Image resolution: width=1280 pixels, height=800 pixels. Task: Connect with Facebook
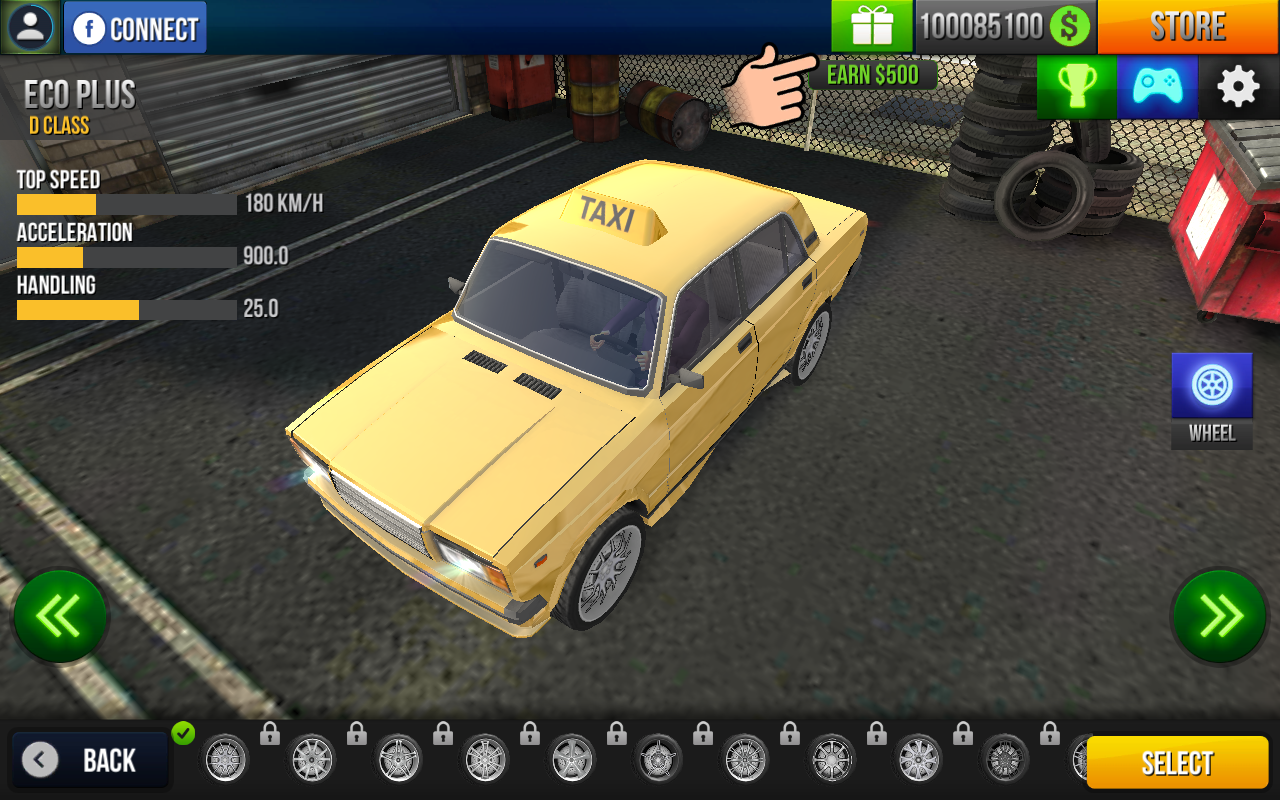135,28
